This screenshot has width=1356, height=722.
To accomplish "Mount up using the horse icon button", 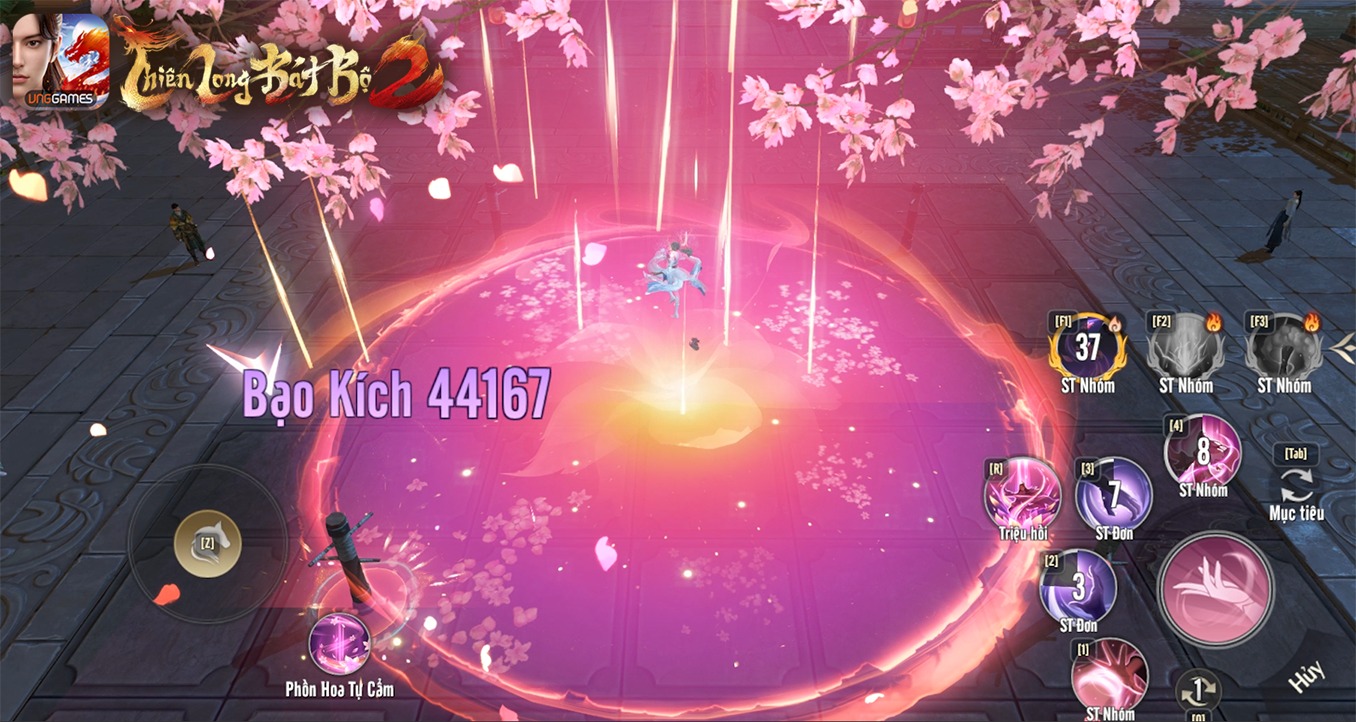I will (x=207, y=543).
